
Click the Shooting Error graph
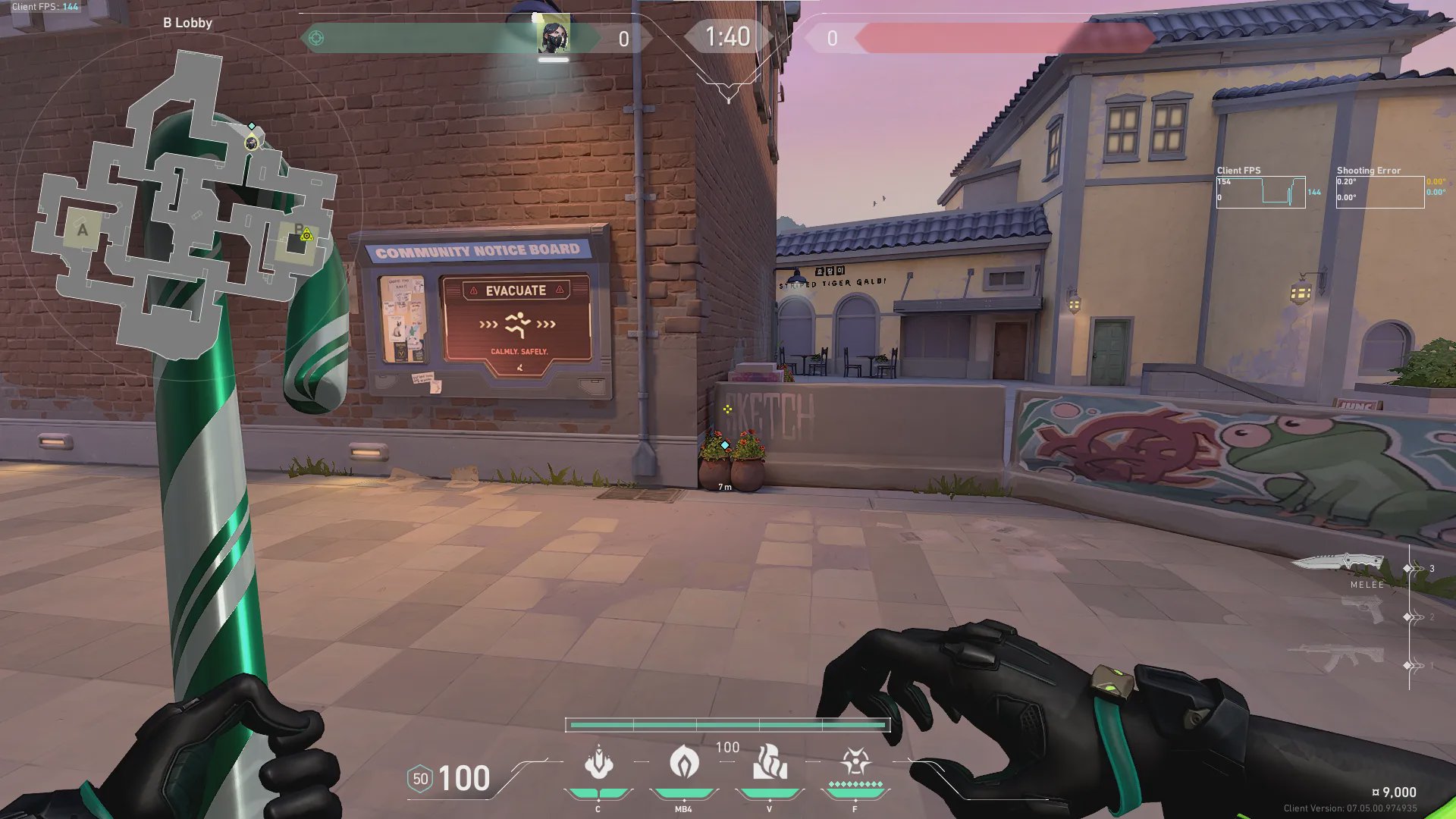[x=1379, y=192]
